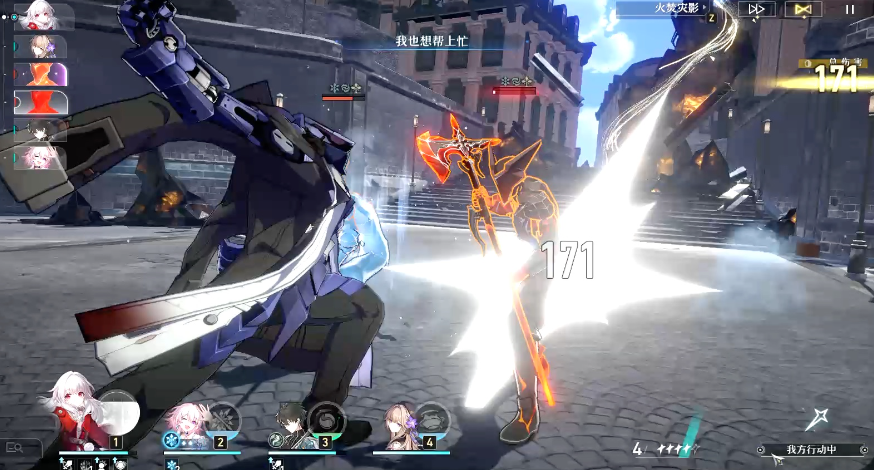Activate Clara's glowing ultimate icon
The image size is (874, 470).
coord(119,410)
